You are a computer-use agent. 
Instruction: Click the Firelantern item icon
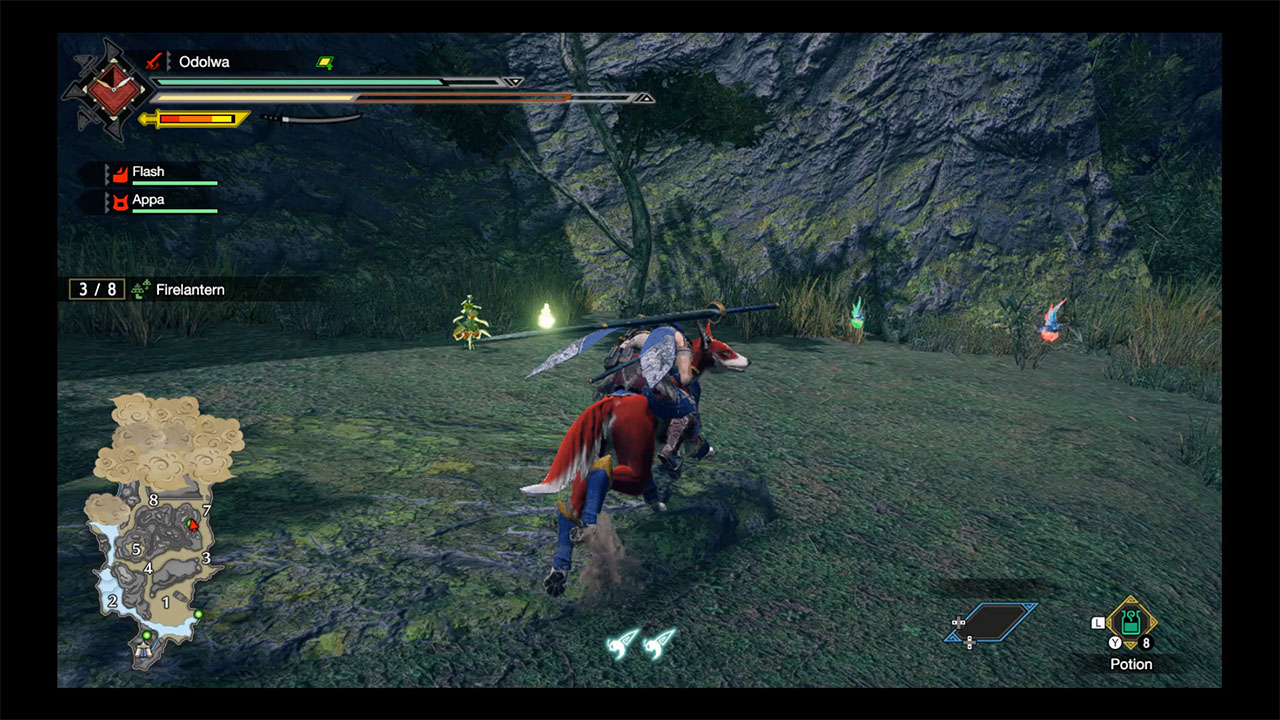[x=142, y=288]
